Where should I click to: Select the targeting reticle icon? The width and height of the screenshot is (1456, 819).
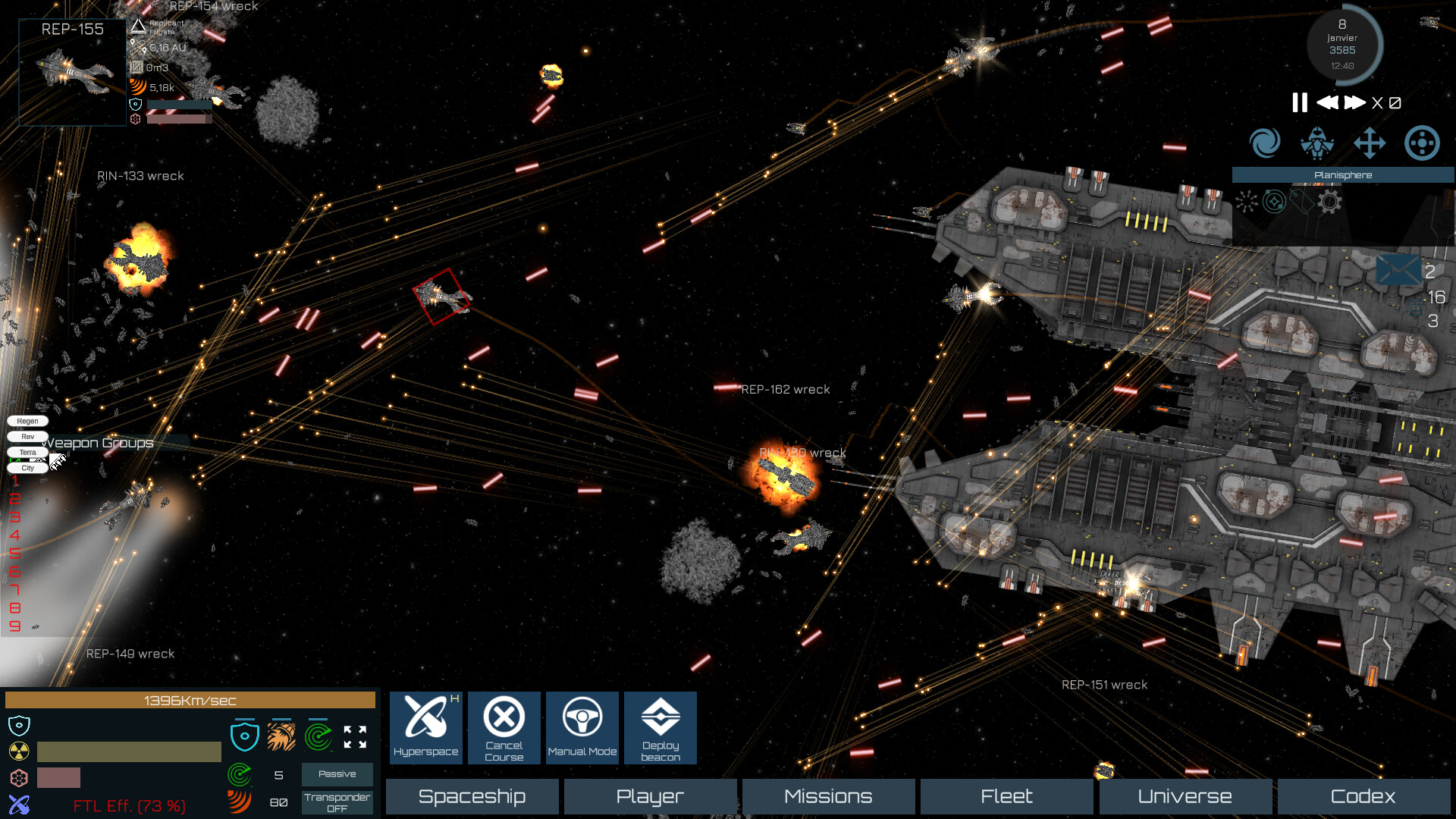click(1422, 143)
